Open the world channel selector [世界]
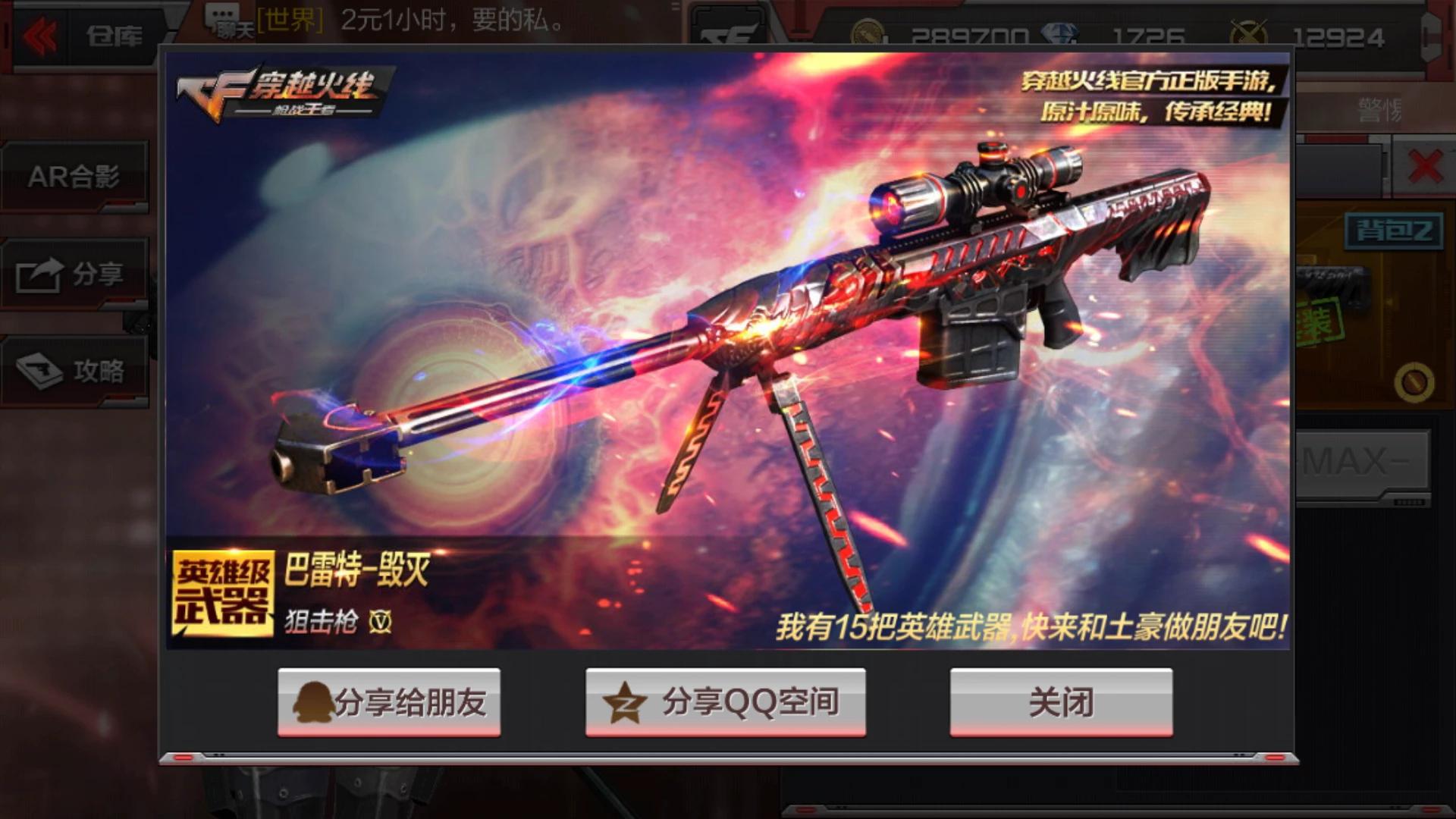The width and height of the screenshot is (1456, 819). point(292,20)
